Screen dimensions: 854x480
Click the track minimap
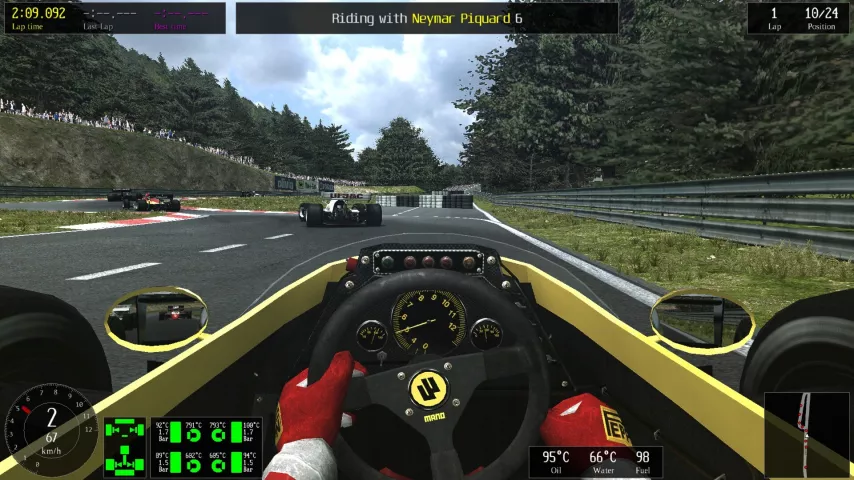[x=805, y=434]
